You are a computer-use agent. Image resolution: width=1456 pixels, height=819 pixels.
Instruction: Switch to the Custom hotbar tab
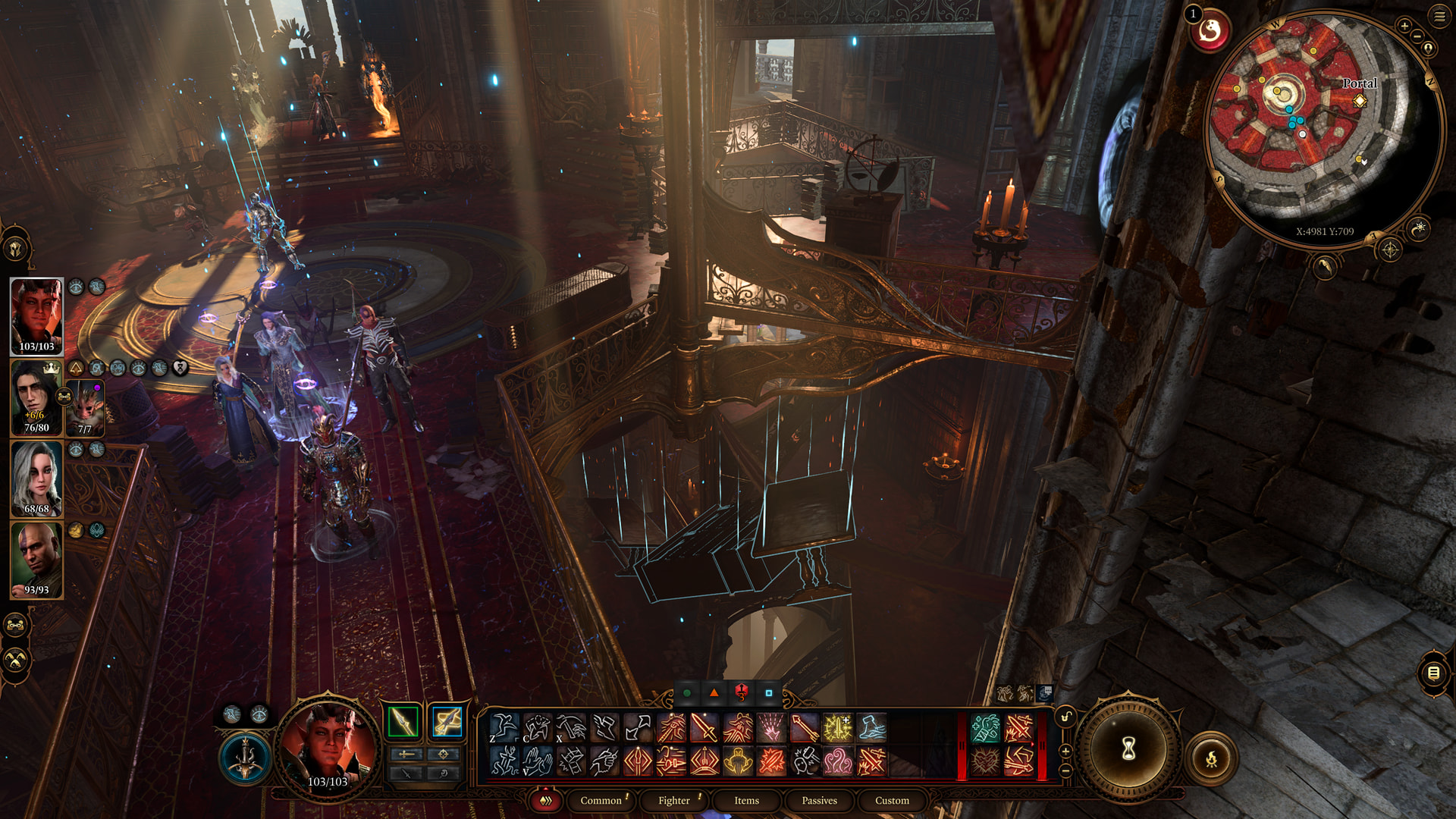click(x=892, y=801)
